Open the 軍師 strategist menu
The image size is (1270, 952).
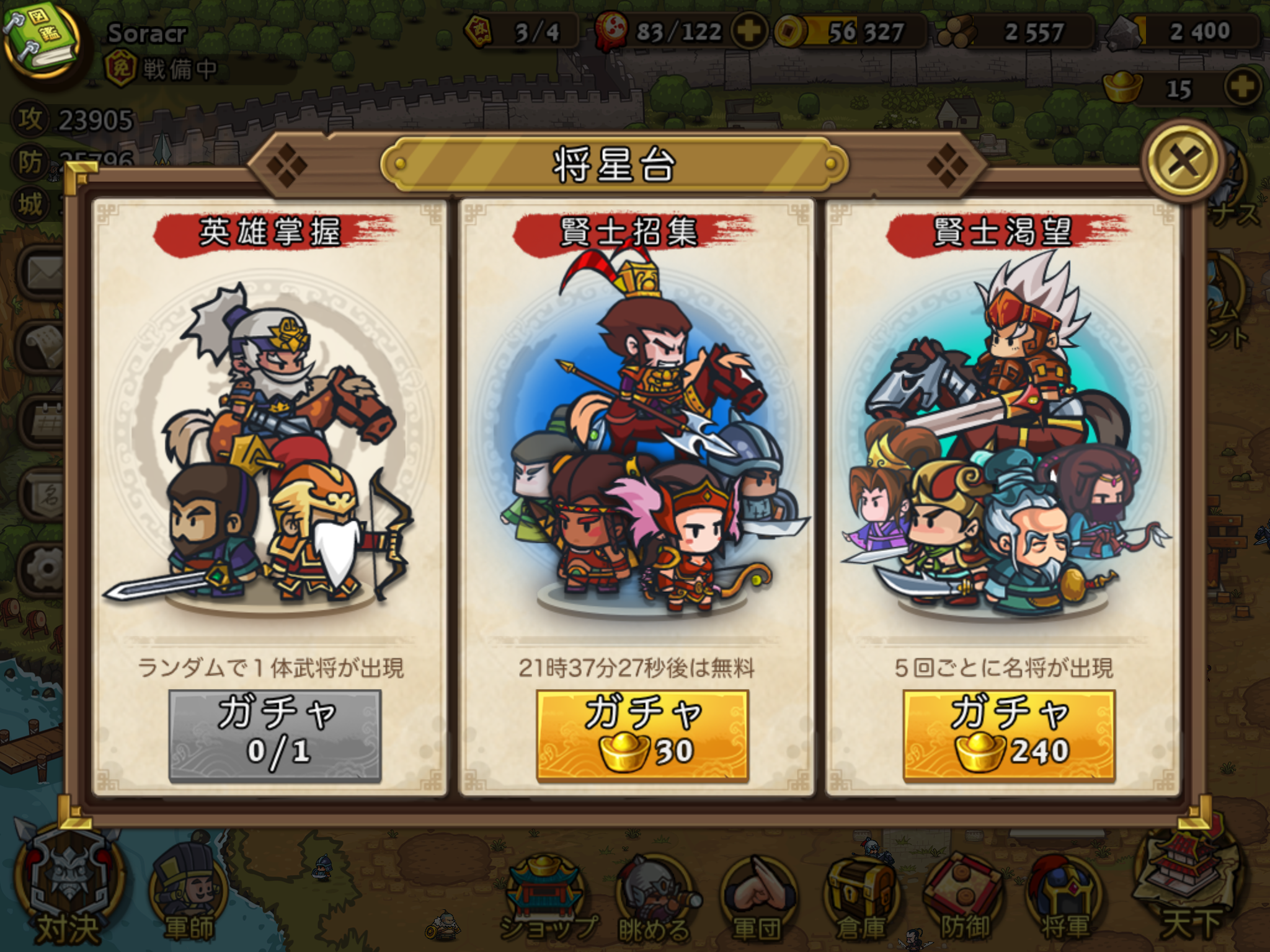point(189,899)
